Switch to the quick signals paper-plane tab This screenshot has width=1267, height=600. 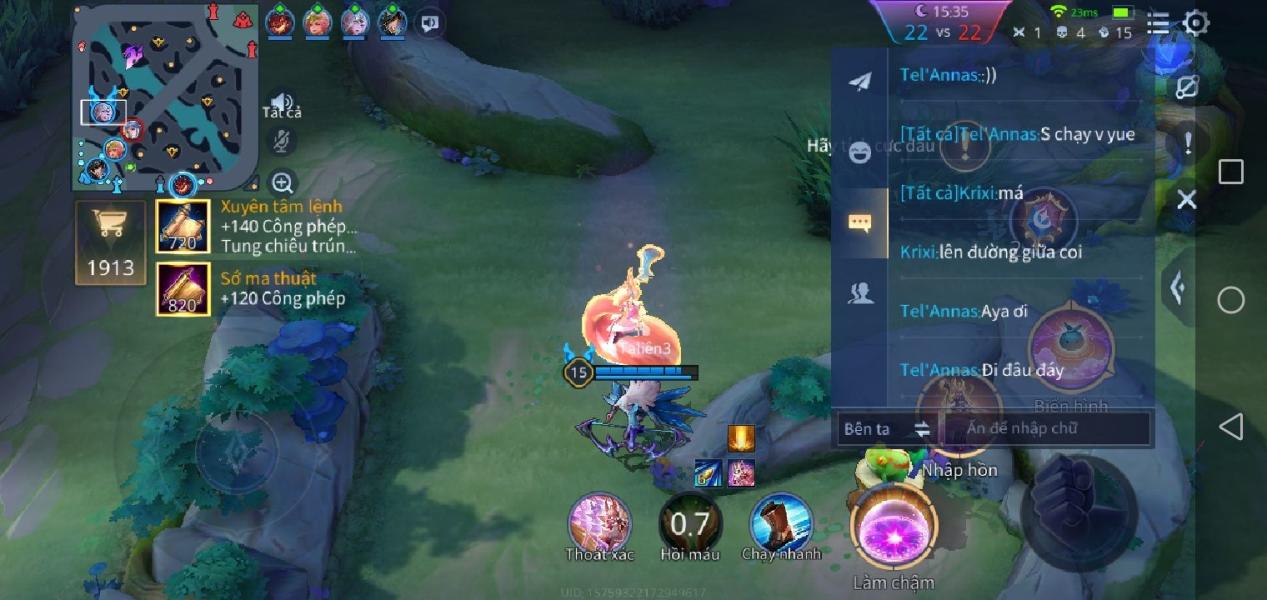click(x=860, y=82)
